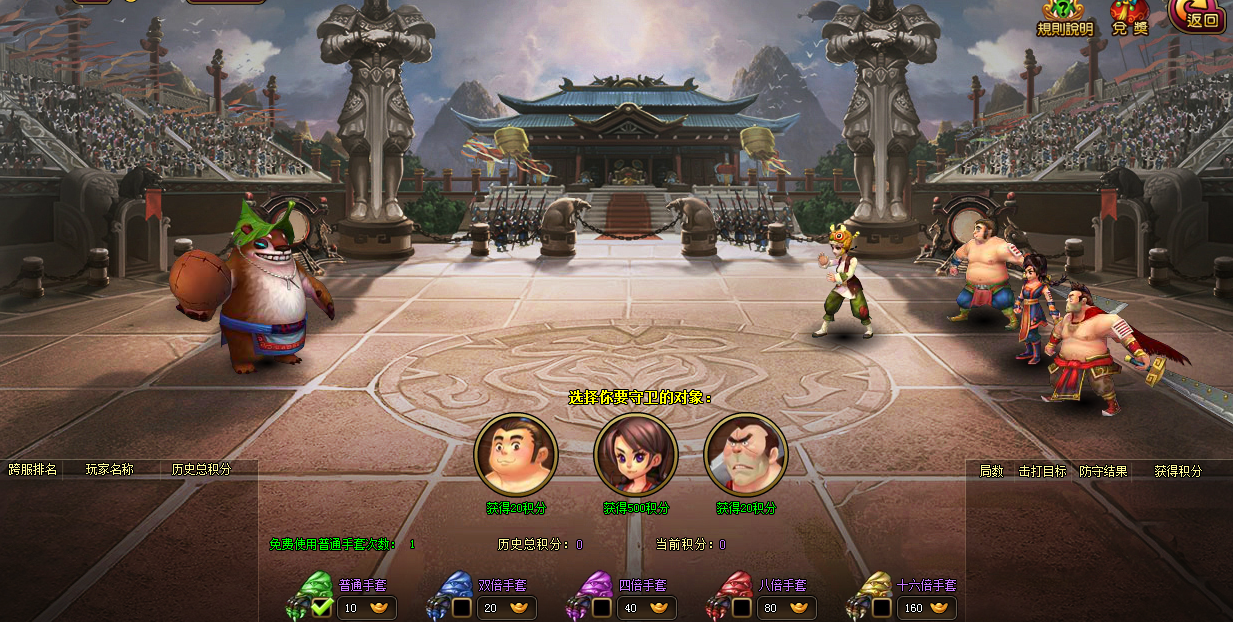This screenshot has width=1233, height=622.
Task: Select the purple-eyed girl portrait worth 500 points
Action: 636,454
